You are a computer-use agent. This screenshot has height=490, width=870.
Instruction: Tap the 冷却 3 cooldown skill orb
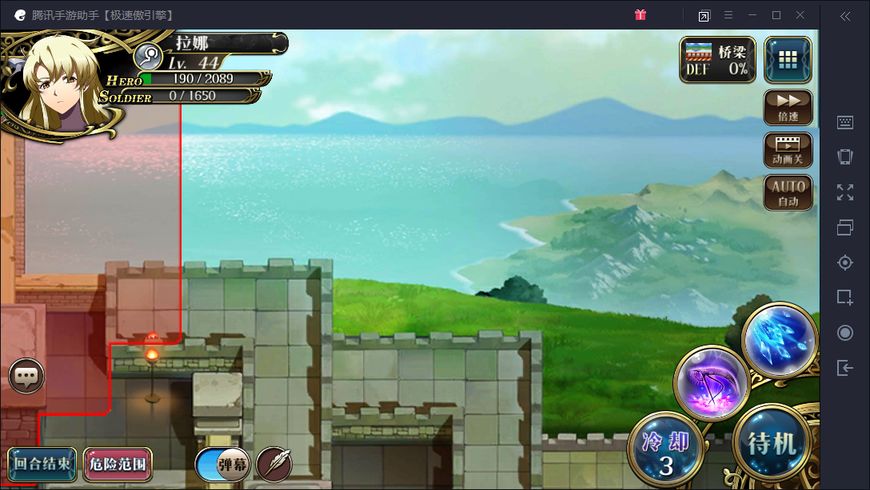pos(665,450)
